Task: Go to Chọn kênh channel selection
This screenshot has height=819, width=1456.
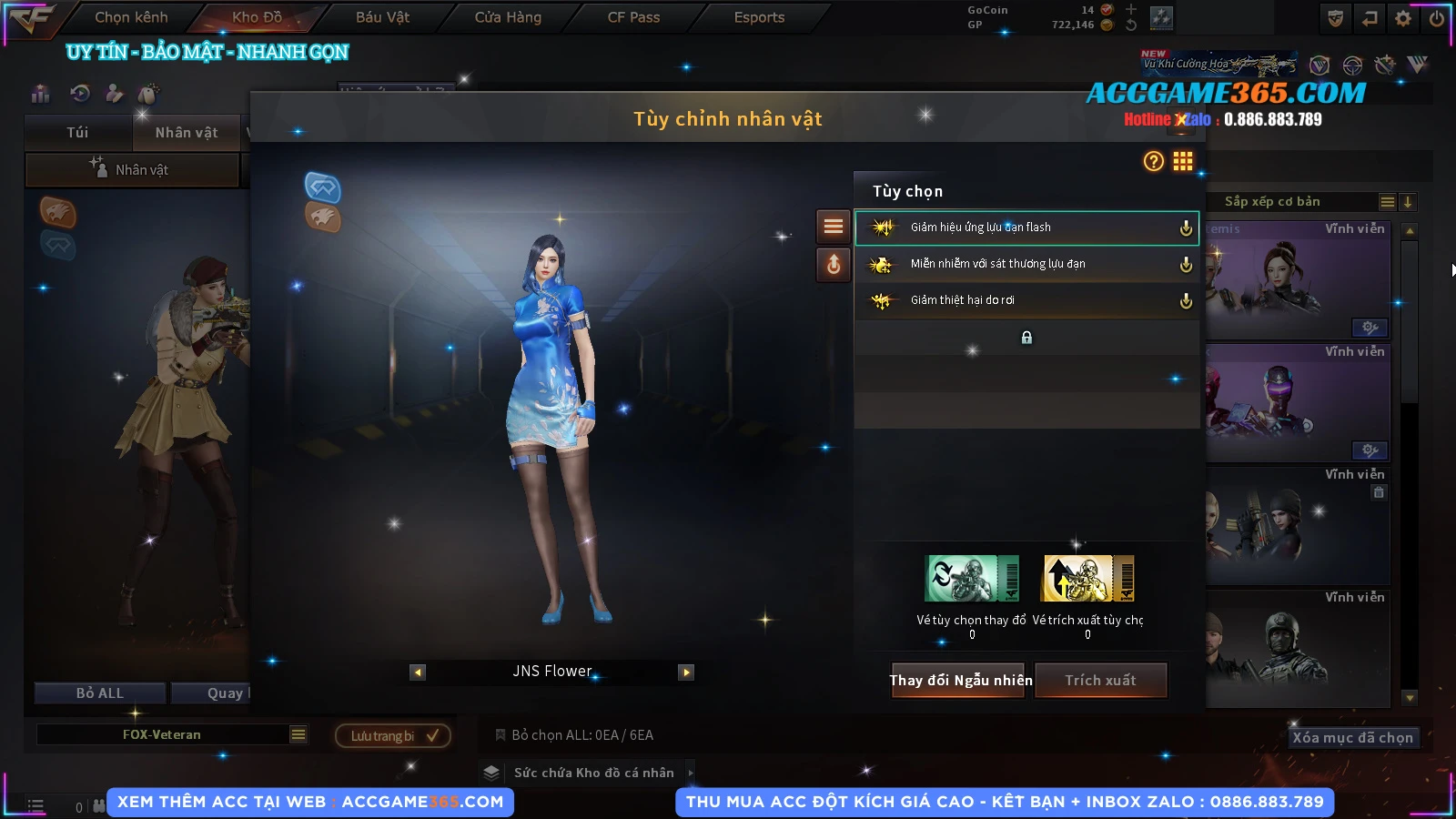Action: [131, 17]
